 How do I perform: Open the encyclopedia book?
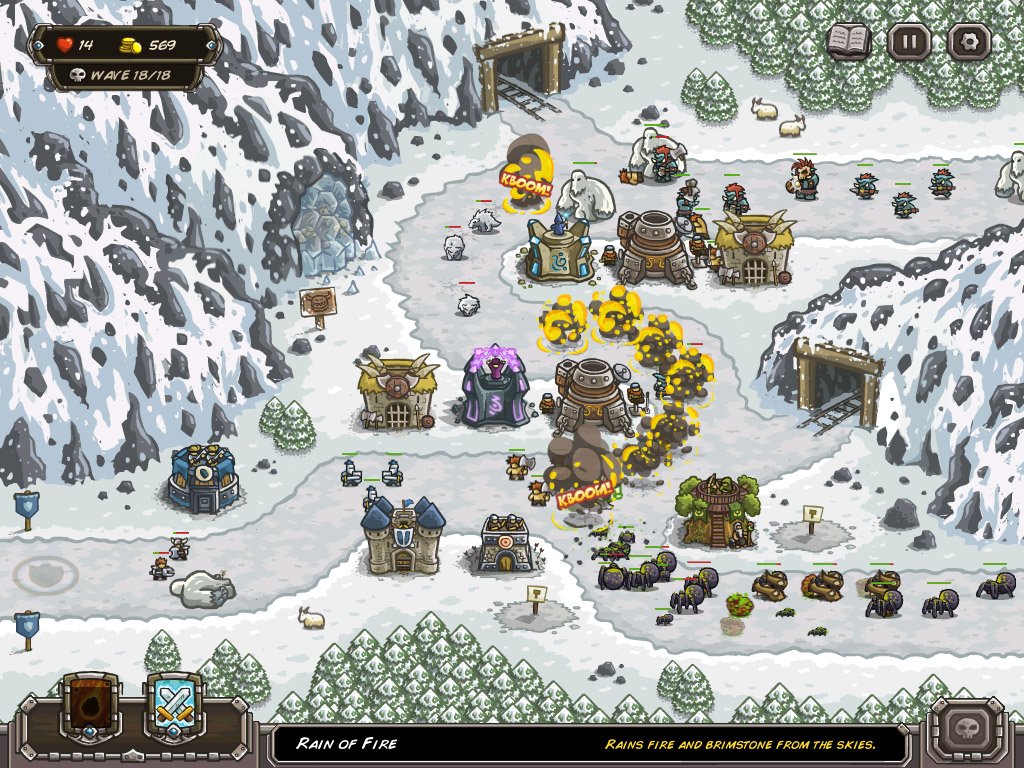pyautogui.click(x=849, y=41)
